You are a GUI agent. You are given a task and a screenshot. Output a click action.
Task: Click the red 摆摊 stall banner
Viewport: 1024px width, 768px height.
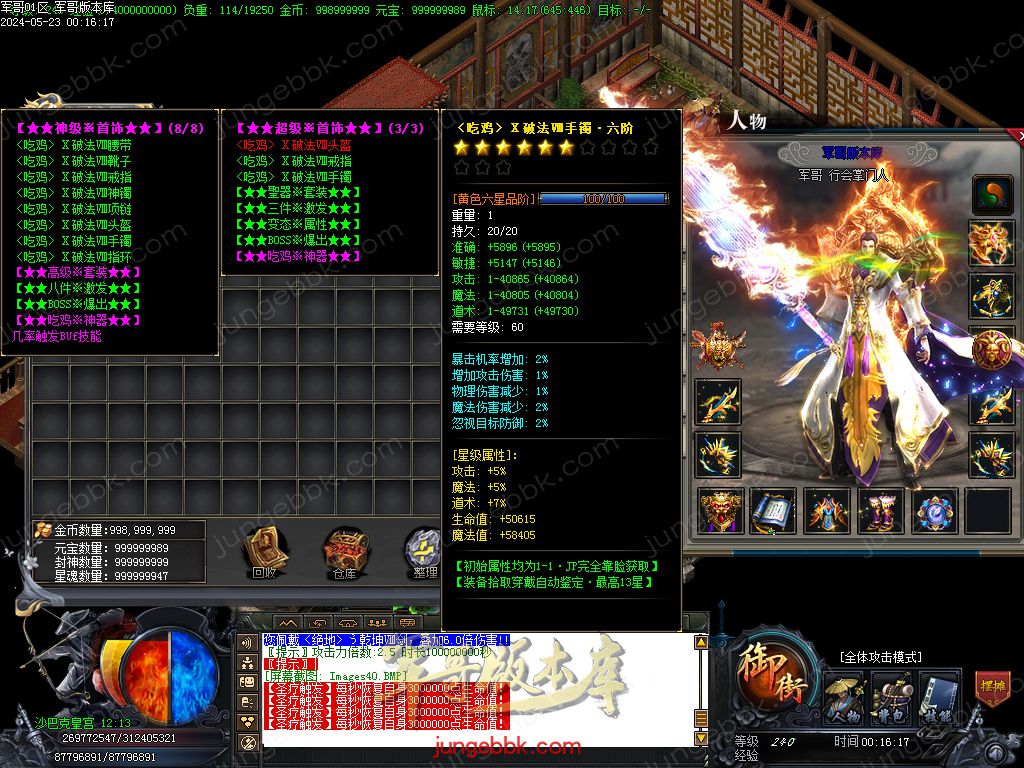coord(990,689)
